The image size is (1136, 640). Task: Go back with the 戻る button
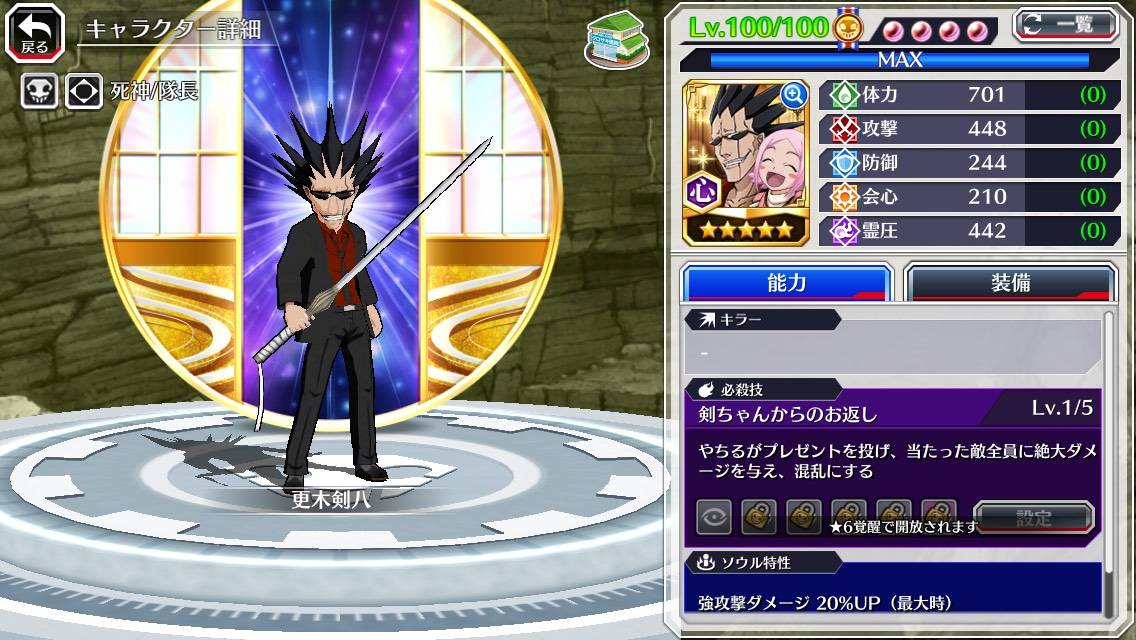[34, 32]
